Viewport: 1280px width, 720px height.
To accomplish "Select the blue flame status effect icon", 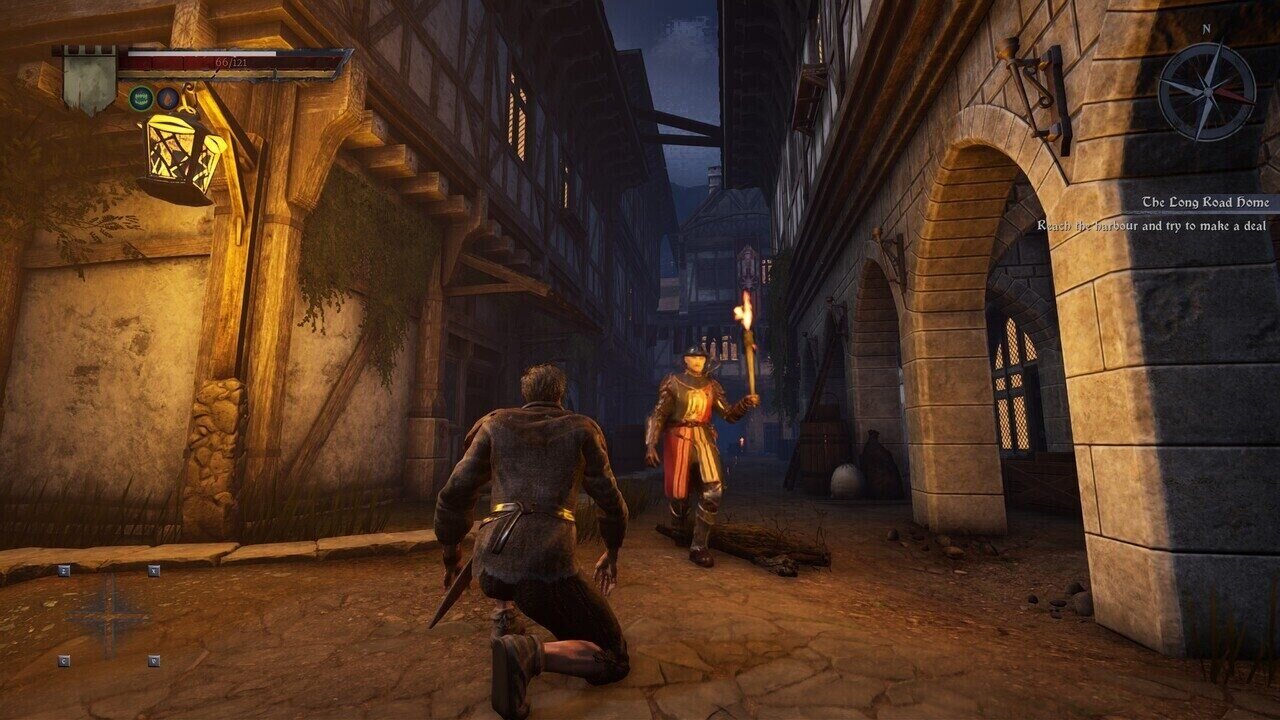I will [168, 98].
